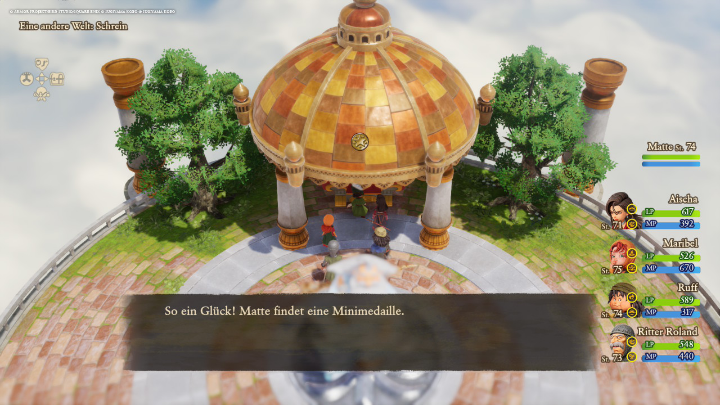This screenshot has height=405, width=720.
Task: Activate the round shortcut icon
Action: click(x=27, y=78)
